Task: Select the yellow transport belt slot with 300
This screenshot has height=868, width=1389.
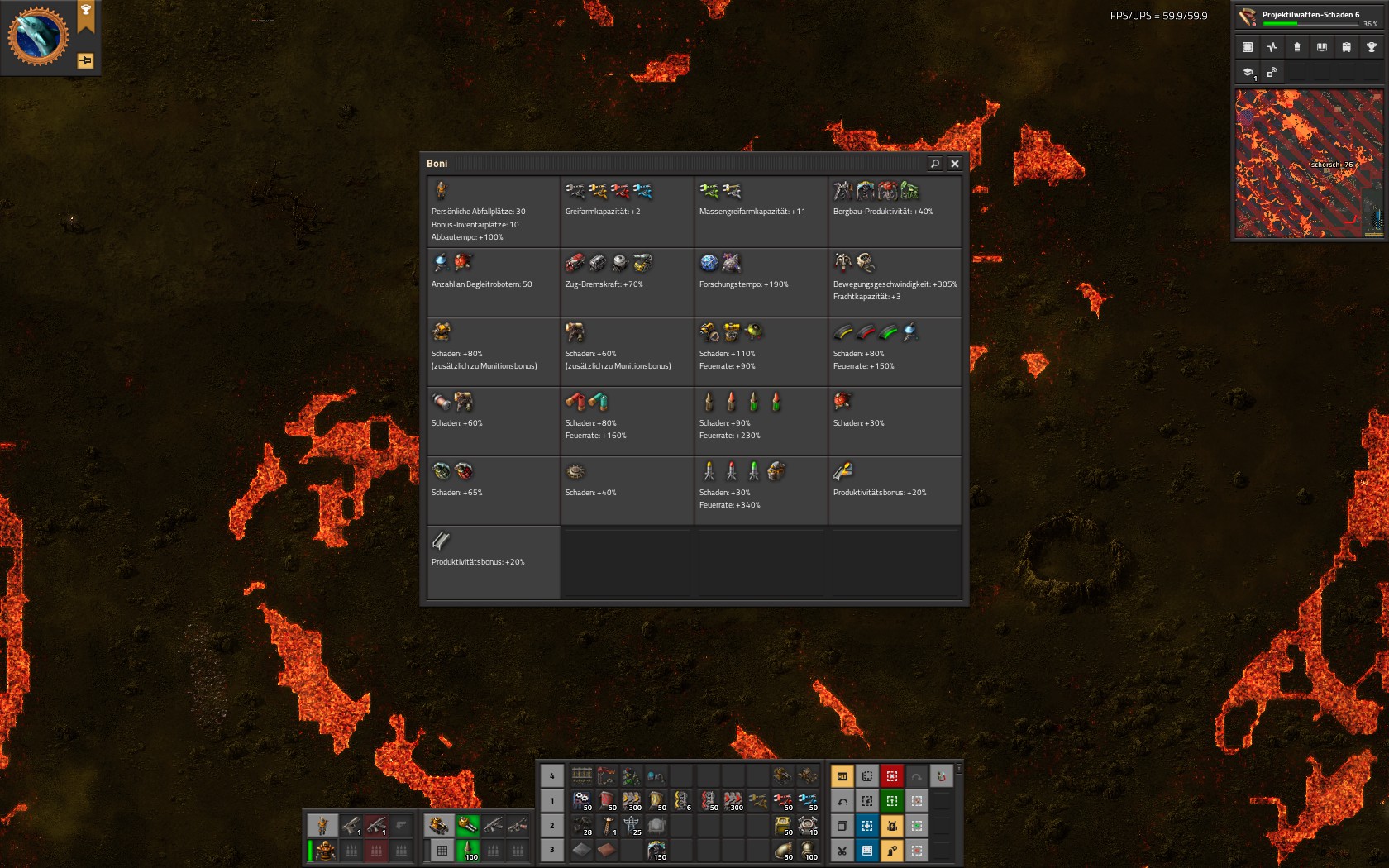Action: click(632, 800)
